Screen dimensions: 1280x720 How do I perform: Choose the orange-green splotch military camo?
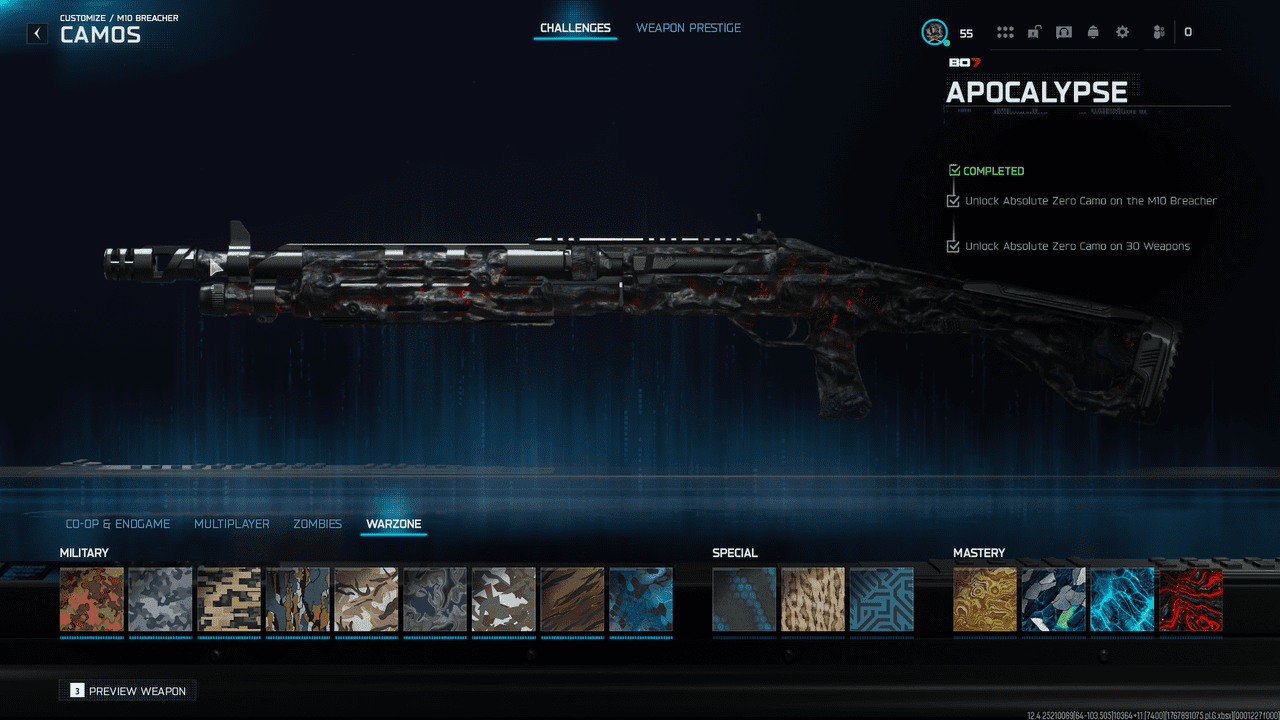pos(92,600)
